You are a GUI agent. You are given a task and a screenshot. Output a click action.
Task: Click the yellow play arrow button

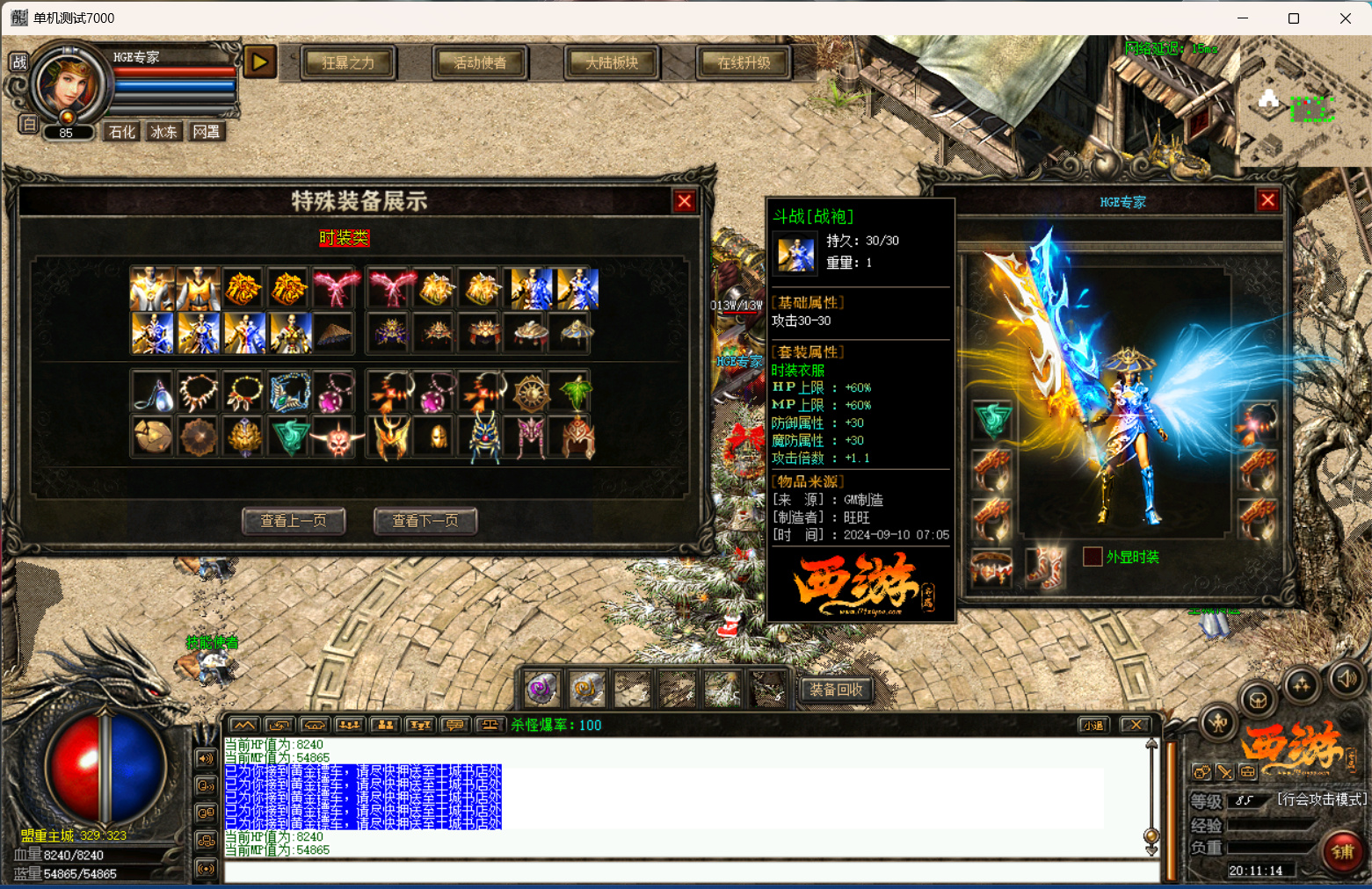259,61
